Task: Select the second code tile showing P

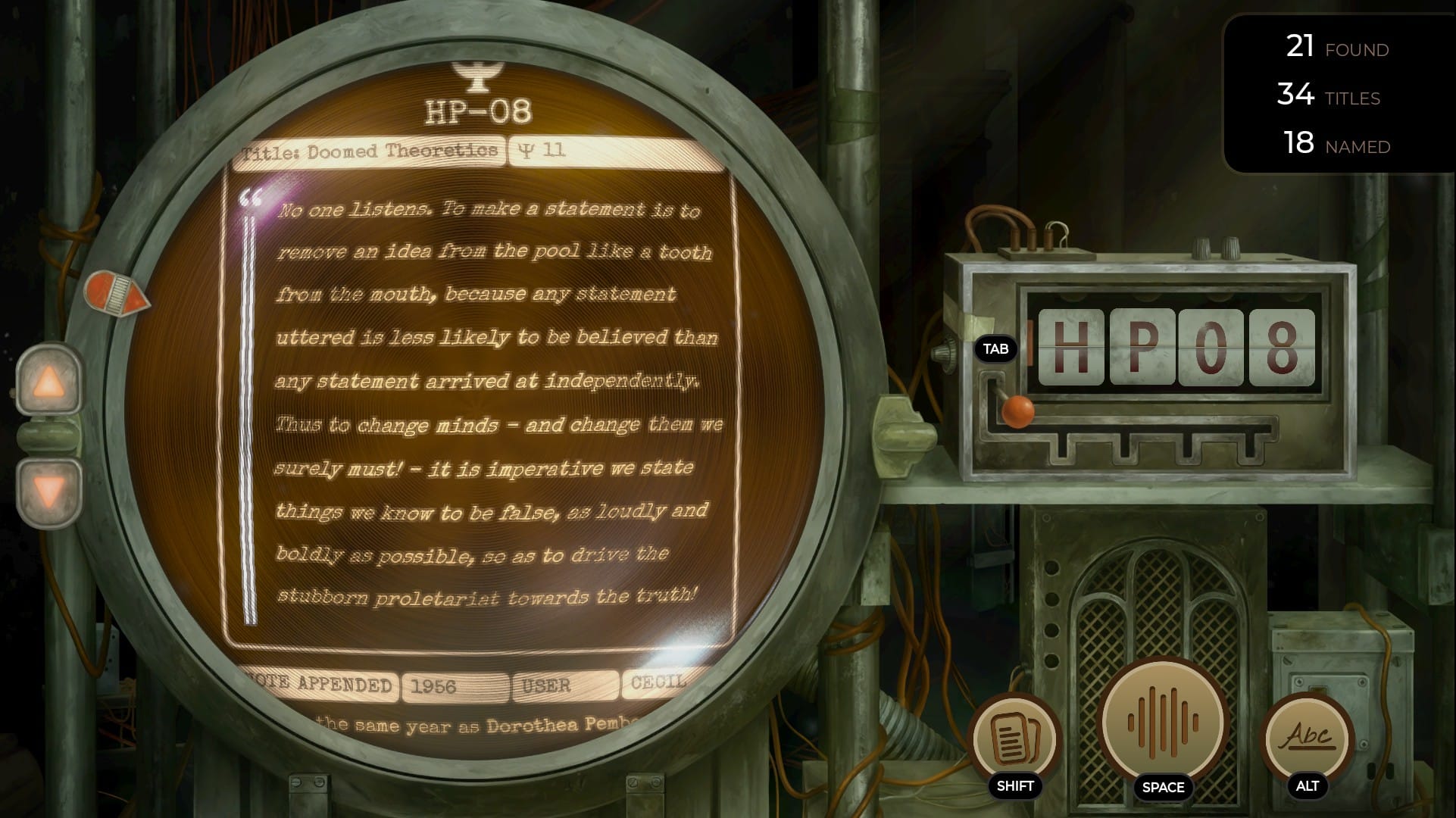Action: point(1141,348)
